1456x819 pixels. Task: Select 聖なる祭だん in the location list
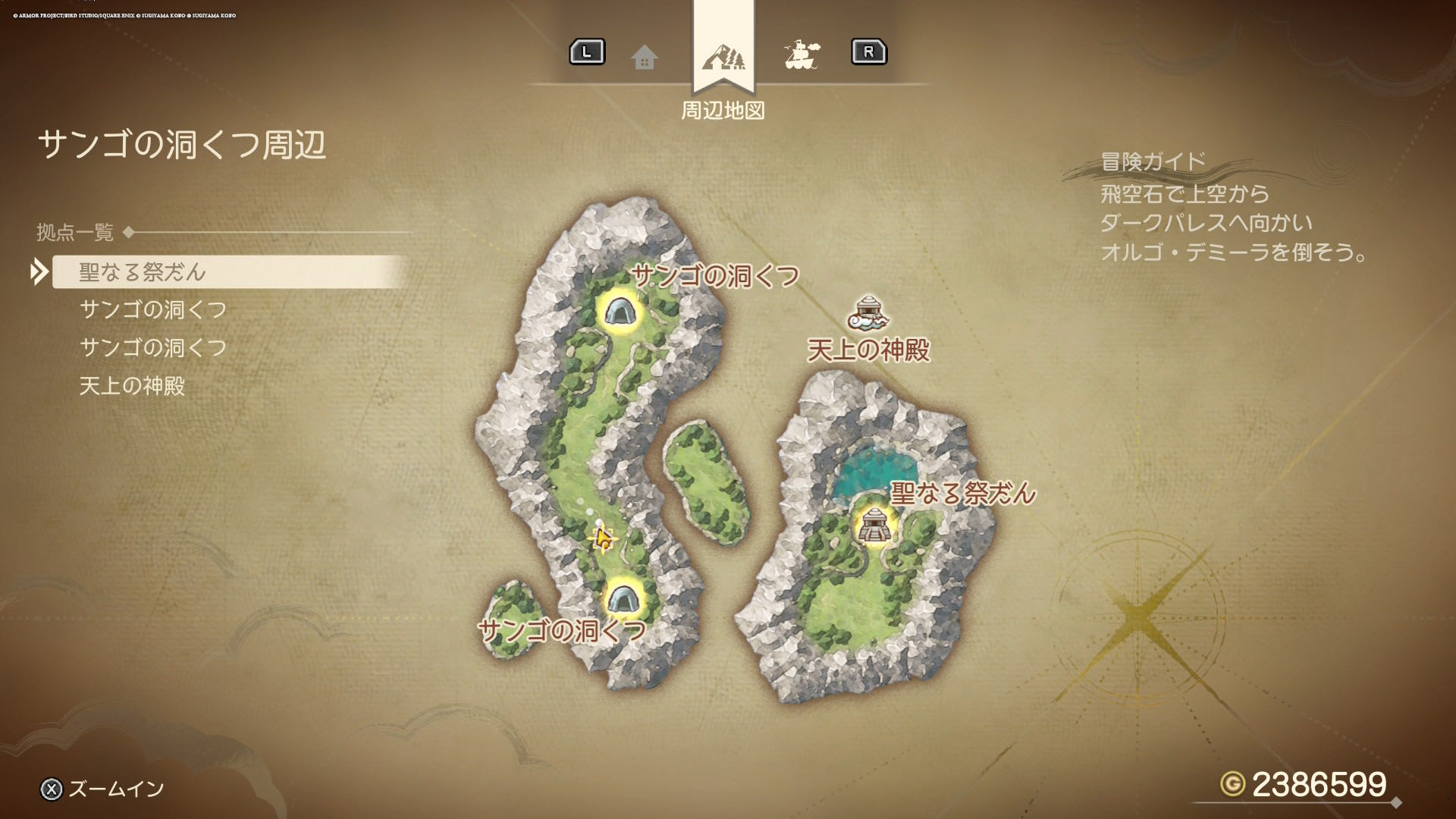click(x=143, y=272)
